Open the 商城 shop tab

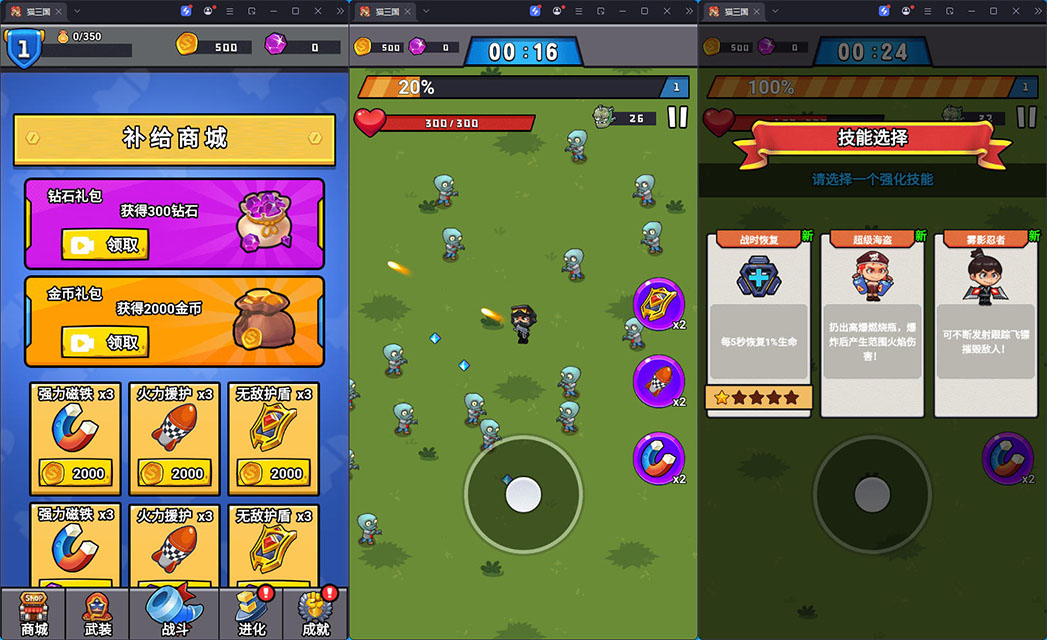[x=34, y=612]
